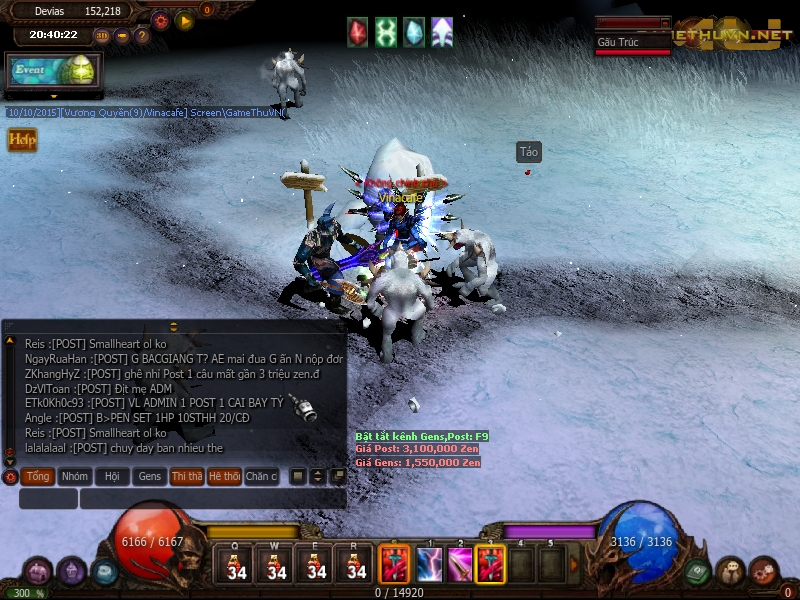800x600 pixels.
Task: Switch to the Hệ thống chat tab
Action: click(224, 477)
